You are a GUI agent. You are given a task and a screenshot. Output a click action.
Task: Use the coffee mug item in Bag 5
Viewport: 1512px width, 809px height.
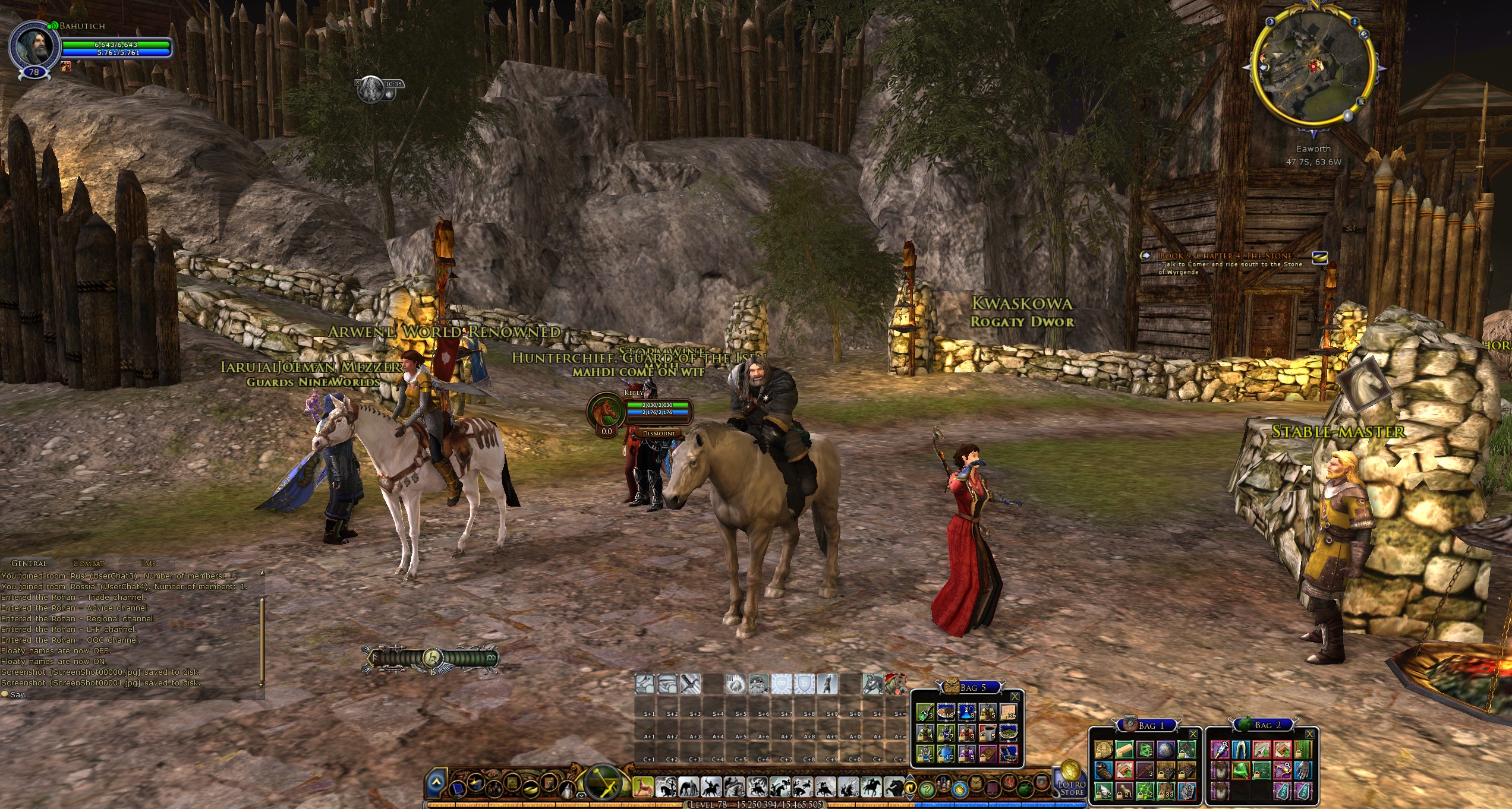[x=987, y=732]
